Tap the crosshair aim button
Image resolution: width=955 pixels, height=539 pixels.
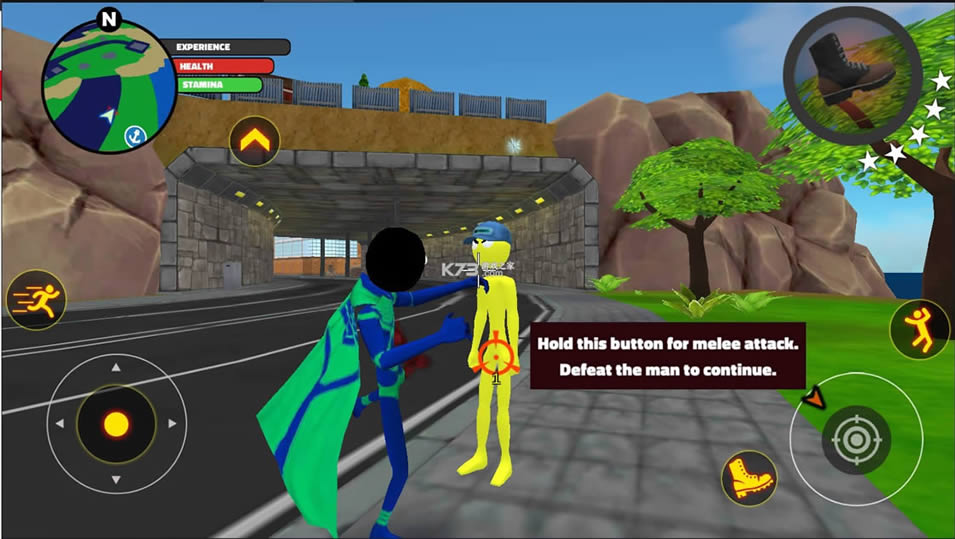click(x=855, y=438)
